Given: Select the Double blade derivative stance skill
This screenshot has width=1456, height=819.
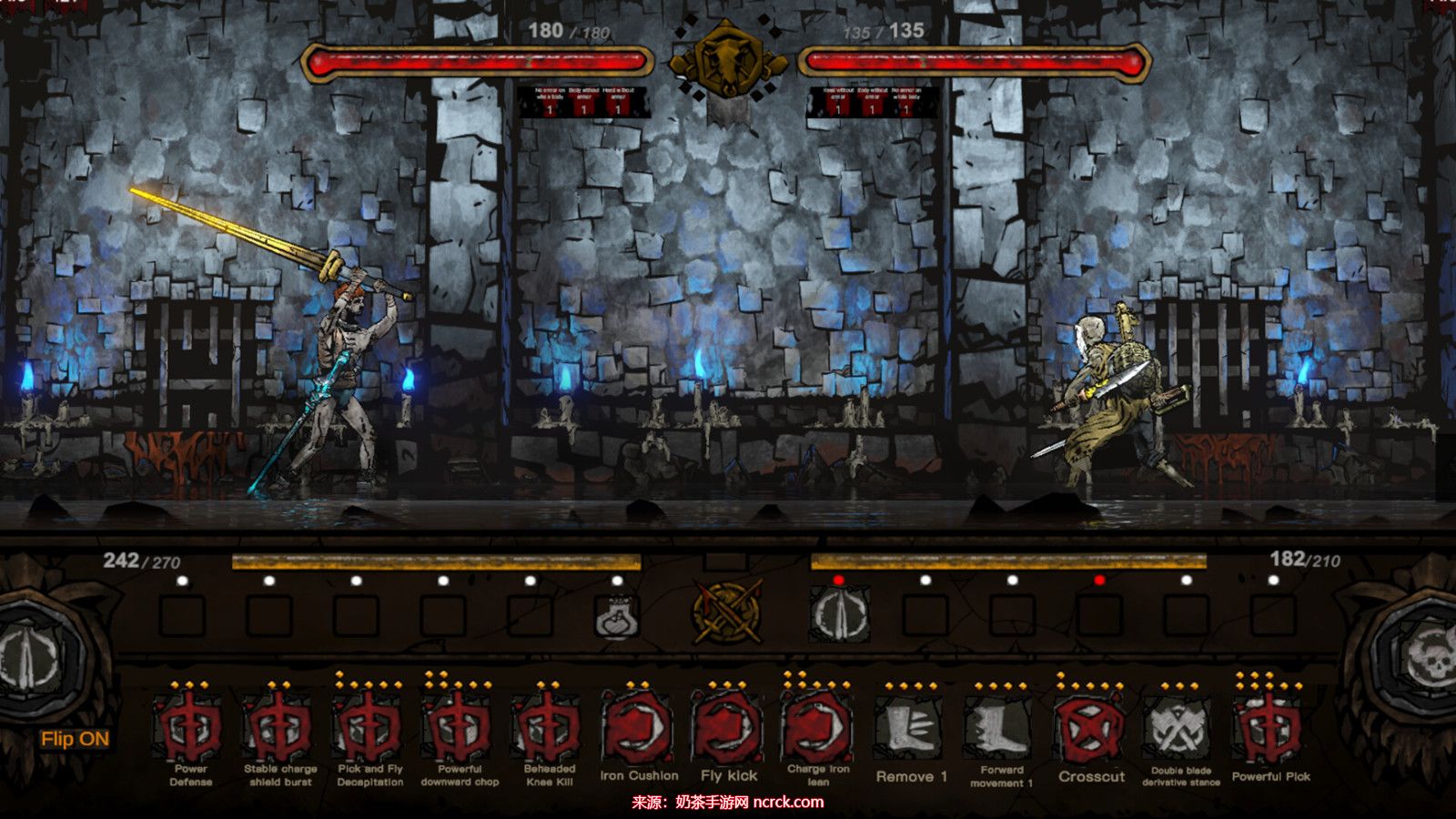Looking at the screenshot, I should tap(1180, 728).
